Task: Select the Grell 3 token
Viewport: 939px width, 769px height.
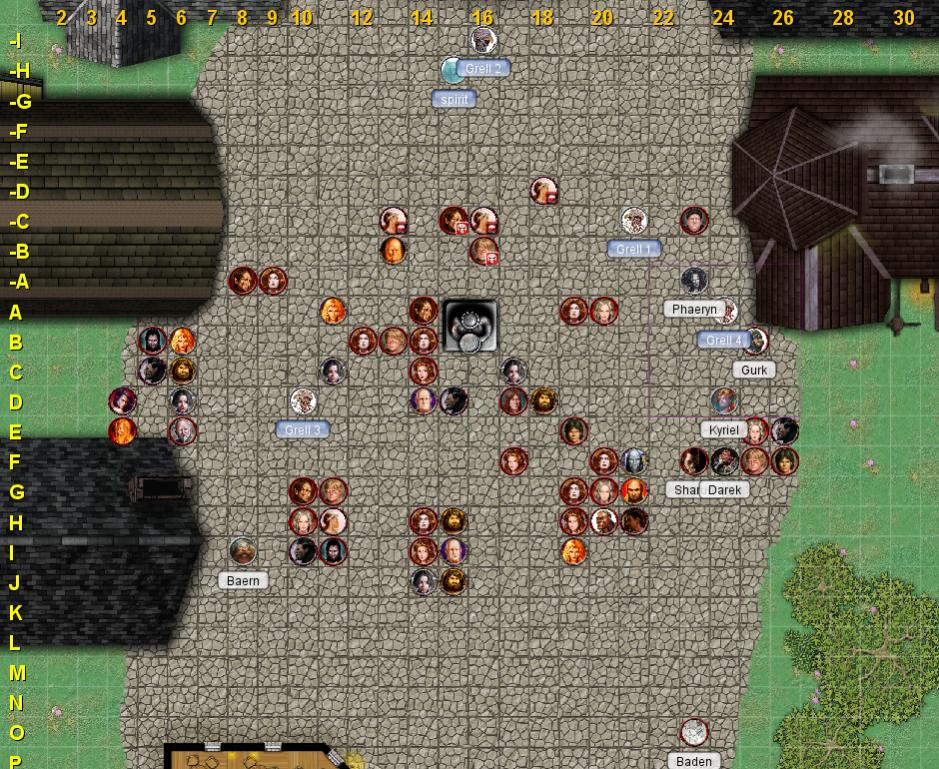Action: [x=303, y=402]
